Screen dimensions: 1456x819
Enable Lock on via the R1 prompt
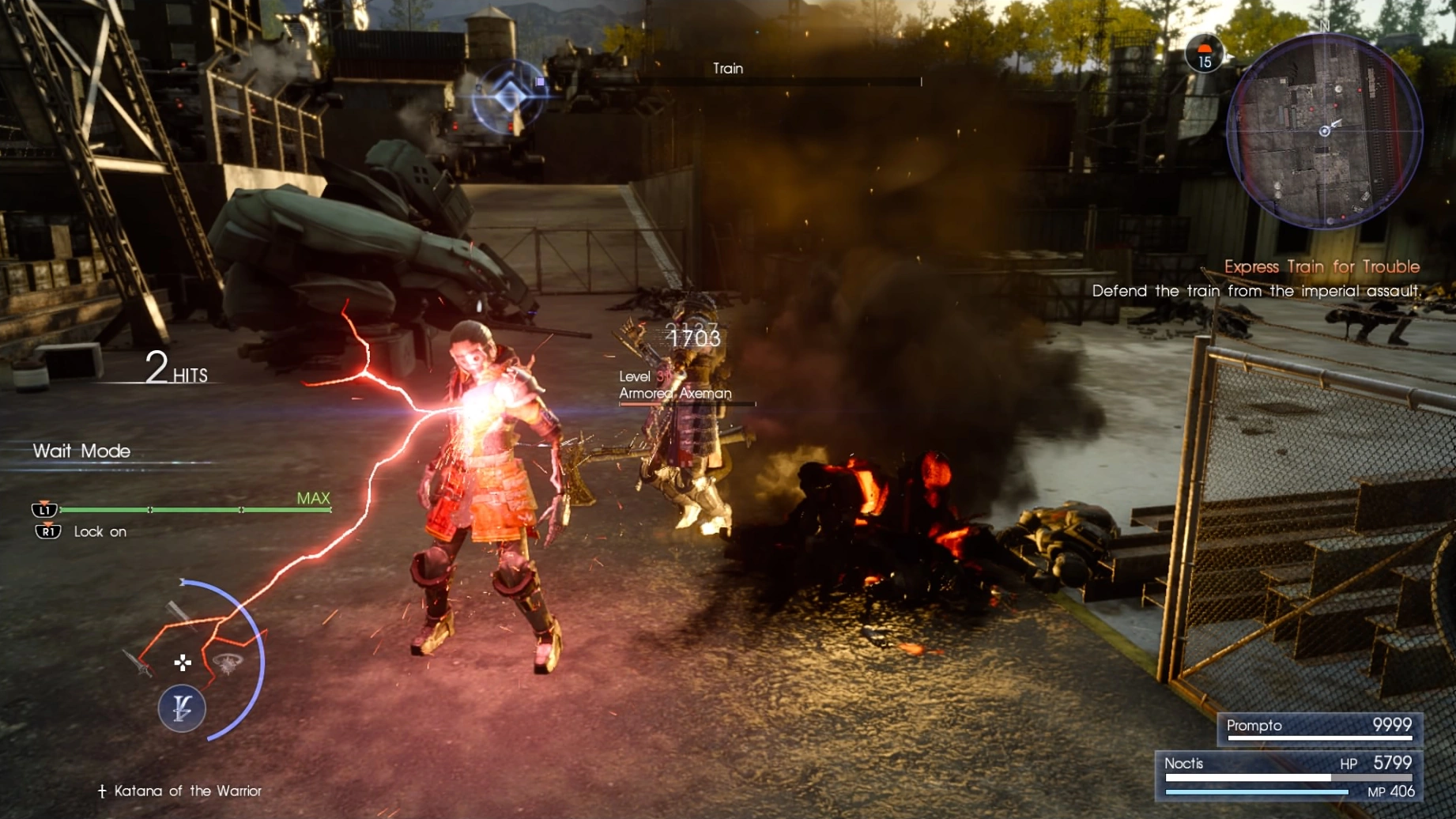click(45, 532)
